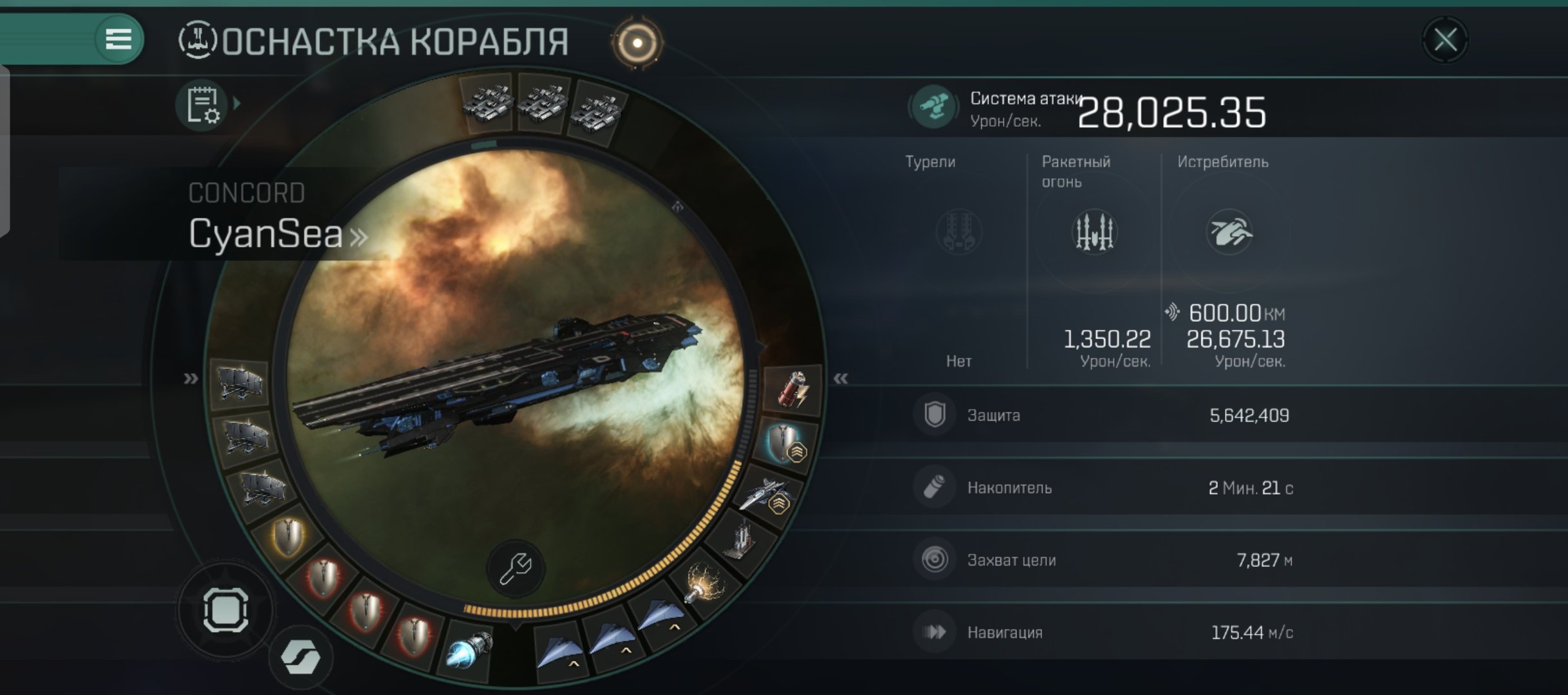Image resolution: width=1568 pixels, height=695 pixels.
Task: Open the hamburger main menu
Action: [x=118, y=39]
